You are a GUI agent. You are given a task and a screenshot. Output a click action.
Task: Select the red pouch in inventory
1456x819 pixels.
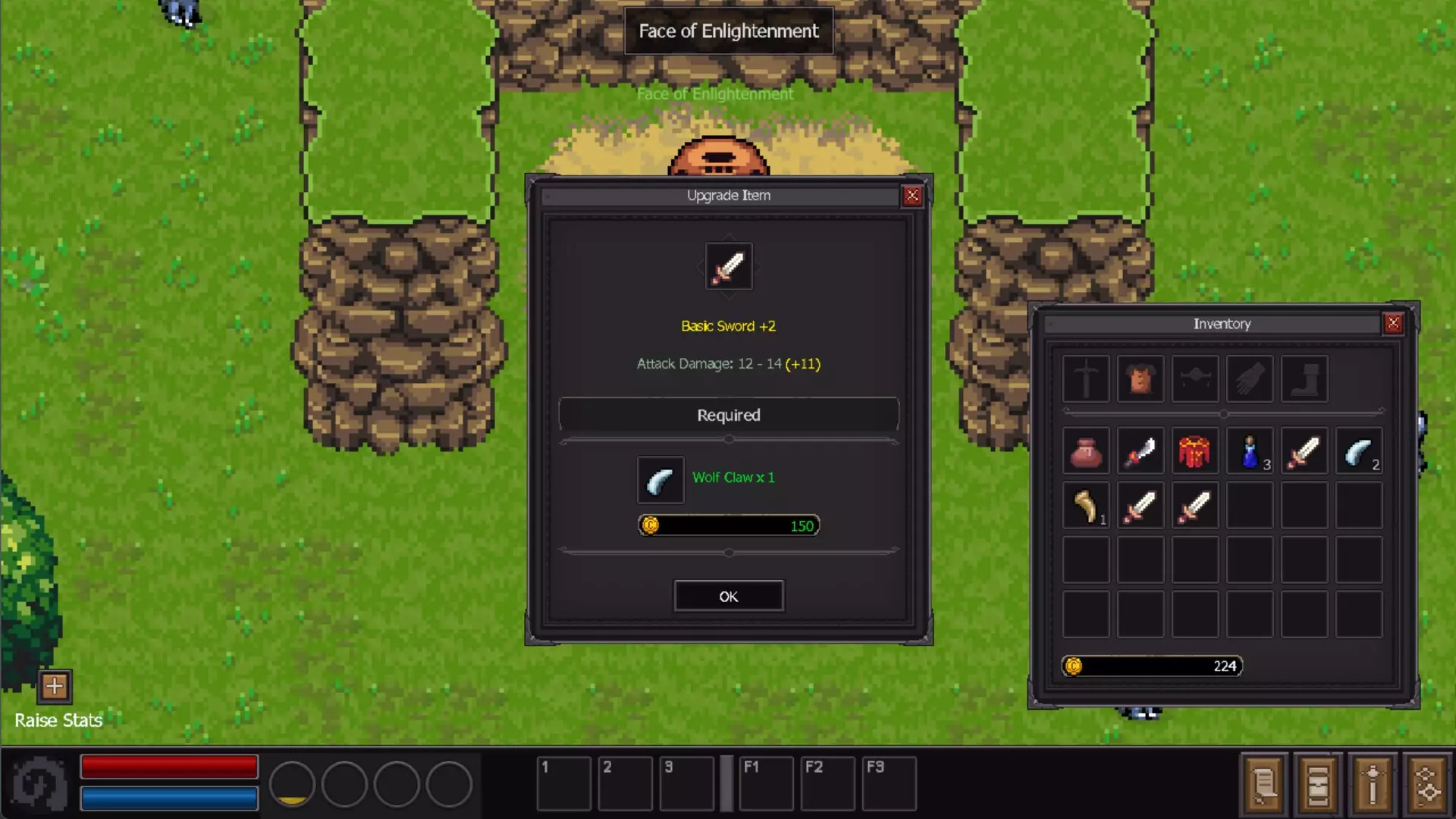click(x=1086, y=453)
